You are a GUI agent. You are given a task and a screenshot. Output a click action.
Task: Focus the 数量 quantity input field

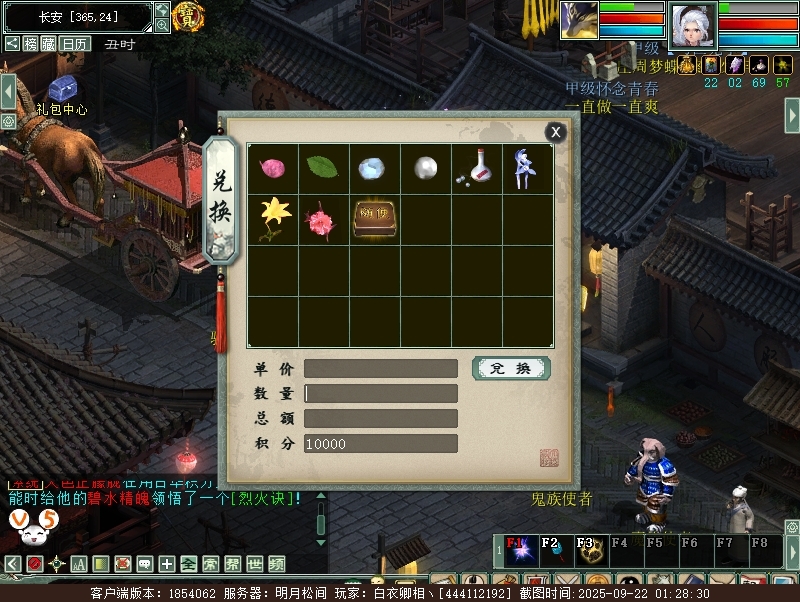tap(381, 393)
